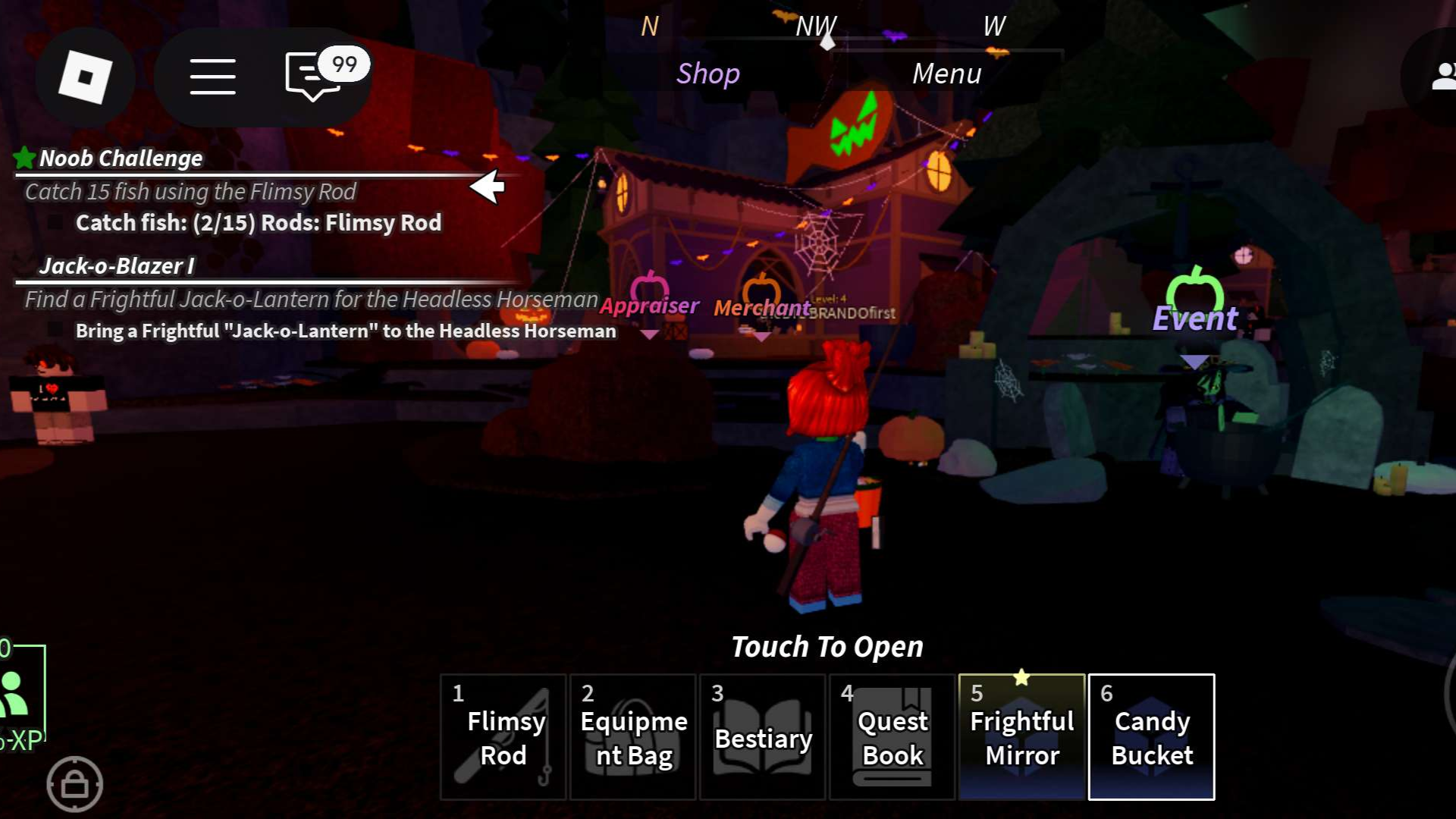The image size is (1456, 819).
Task: Open the Quest Book slot
Action: tap(892, 737)
